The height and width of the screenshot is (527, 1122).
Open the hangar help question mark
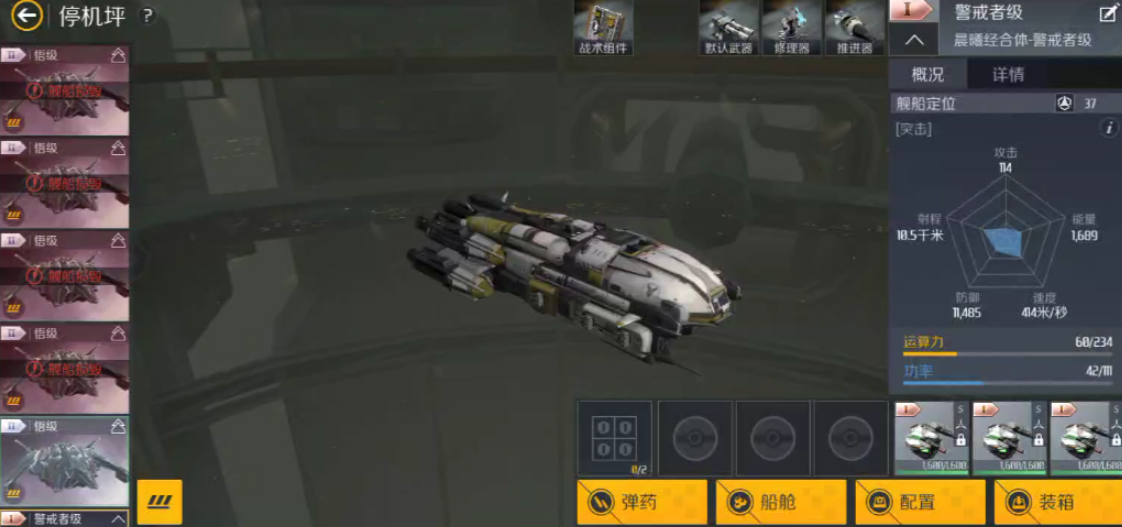(x=147, y=16)
